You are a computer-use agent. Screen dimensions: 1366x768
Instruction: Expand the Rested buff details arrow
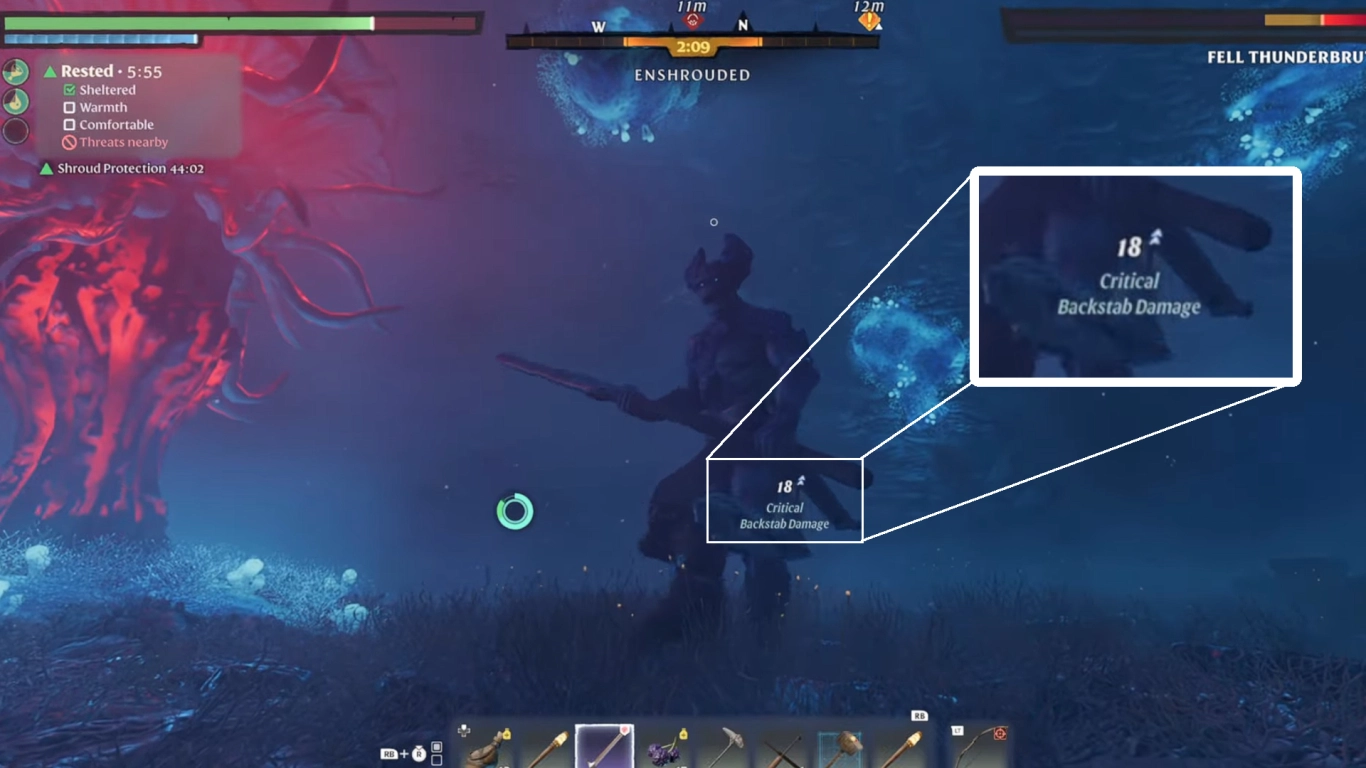50,71
